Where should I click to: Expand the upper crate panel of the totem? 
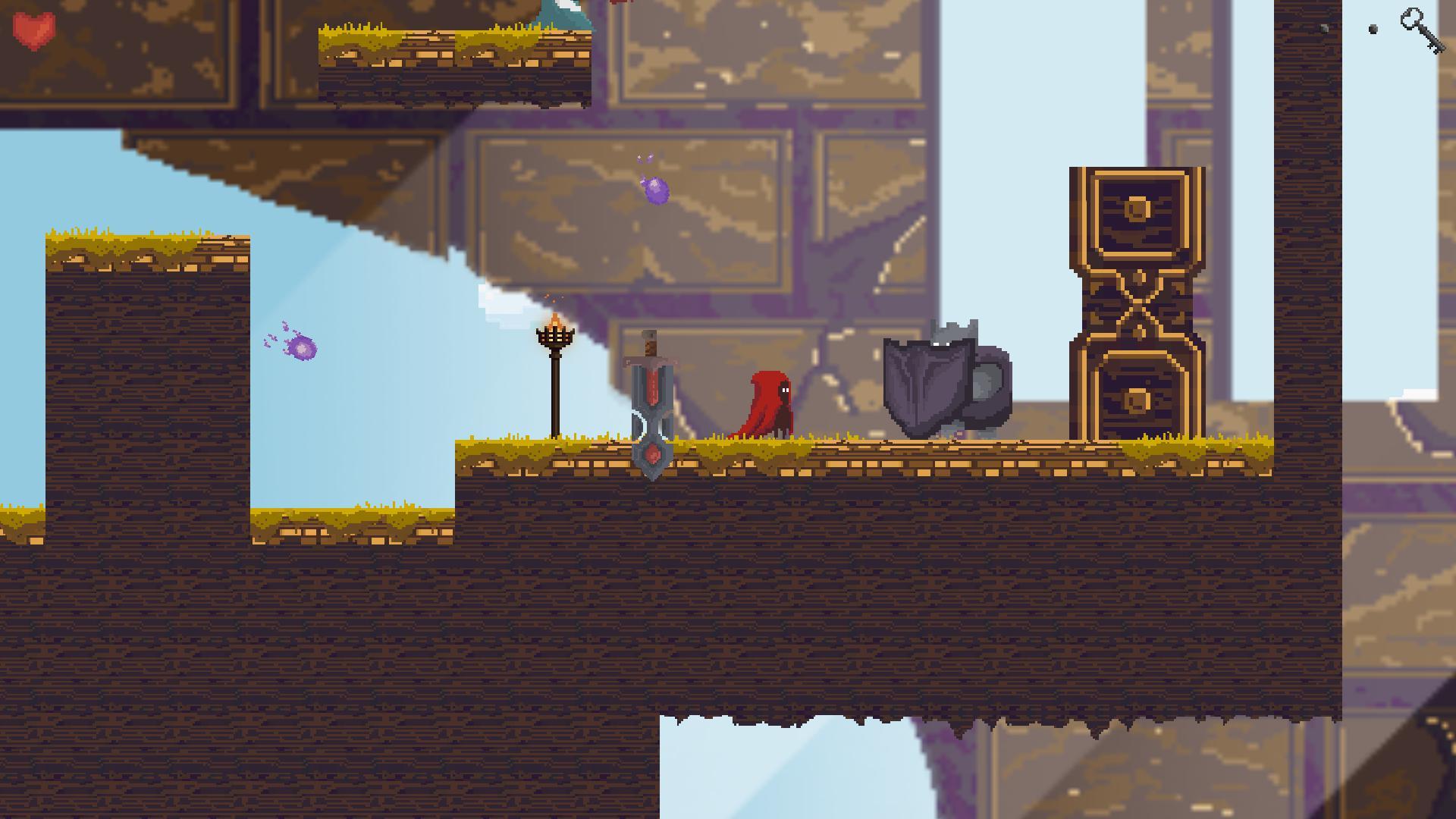(1136, 212)
